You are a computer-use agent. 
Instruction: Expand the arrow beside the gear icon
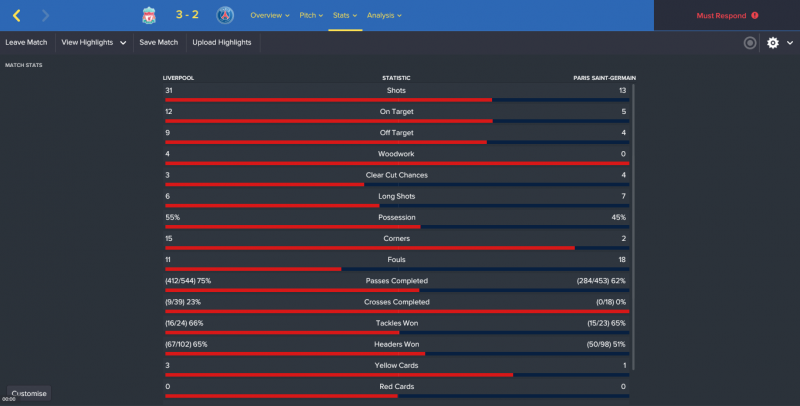(789, 43)
